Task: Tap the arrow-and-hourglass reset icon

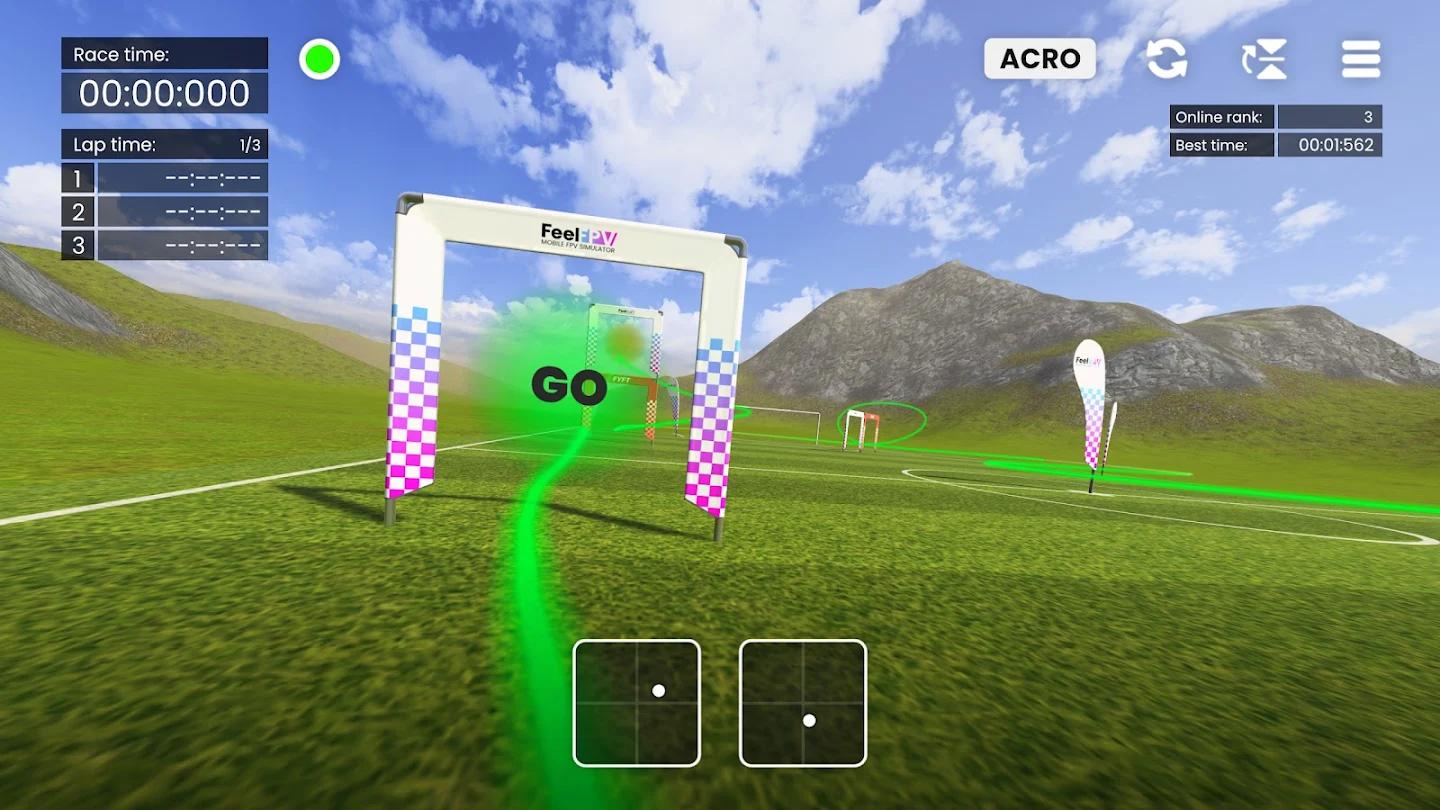Action: (1264, 59)
